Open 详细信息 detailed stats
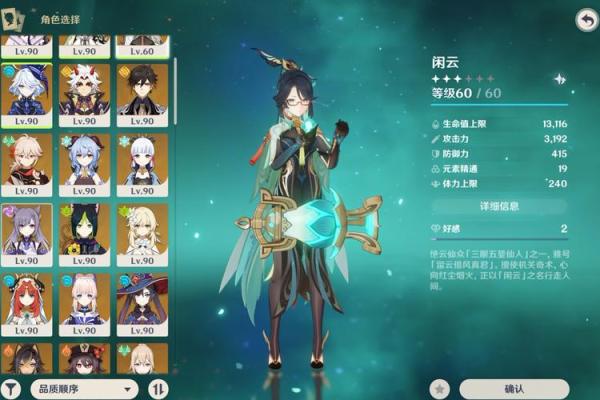 pos(500,207)
